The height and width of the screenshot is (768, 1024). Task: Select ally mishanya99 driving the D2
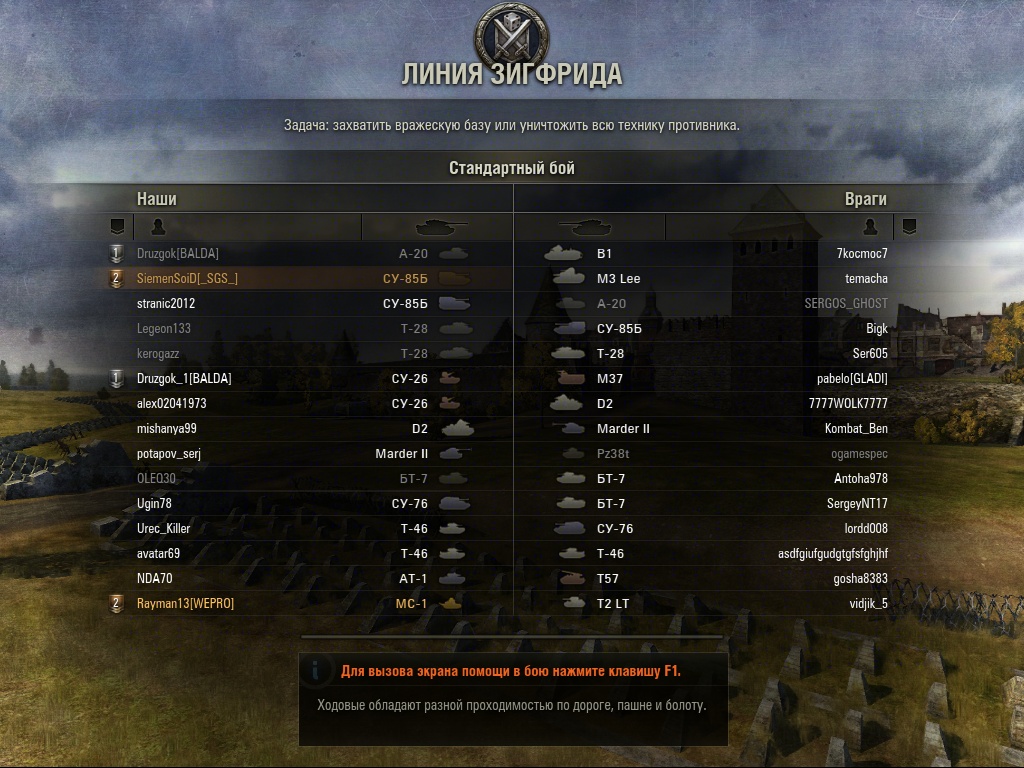[167, 429]
